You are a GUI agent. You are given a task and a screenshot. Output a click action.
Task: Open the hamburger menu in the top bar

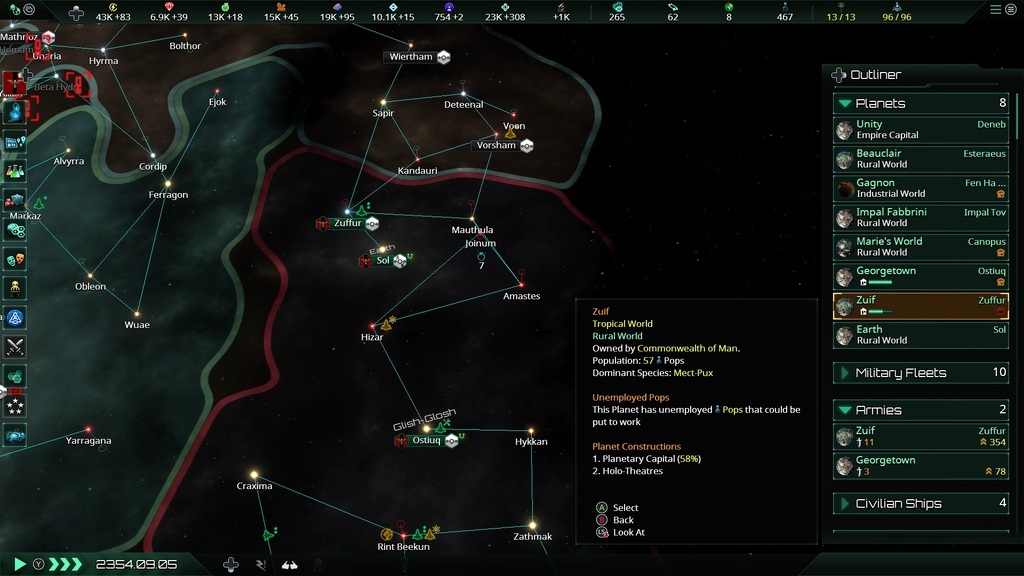[x=995, y=9]
